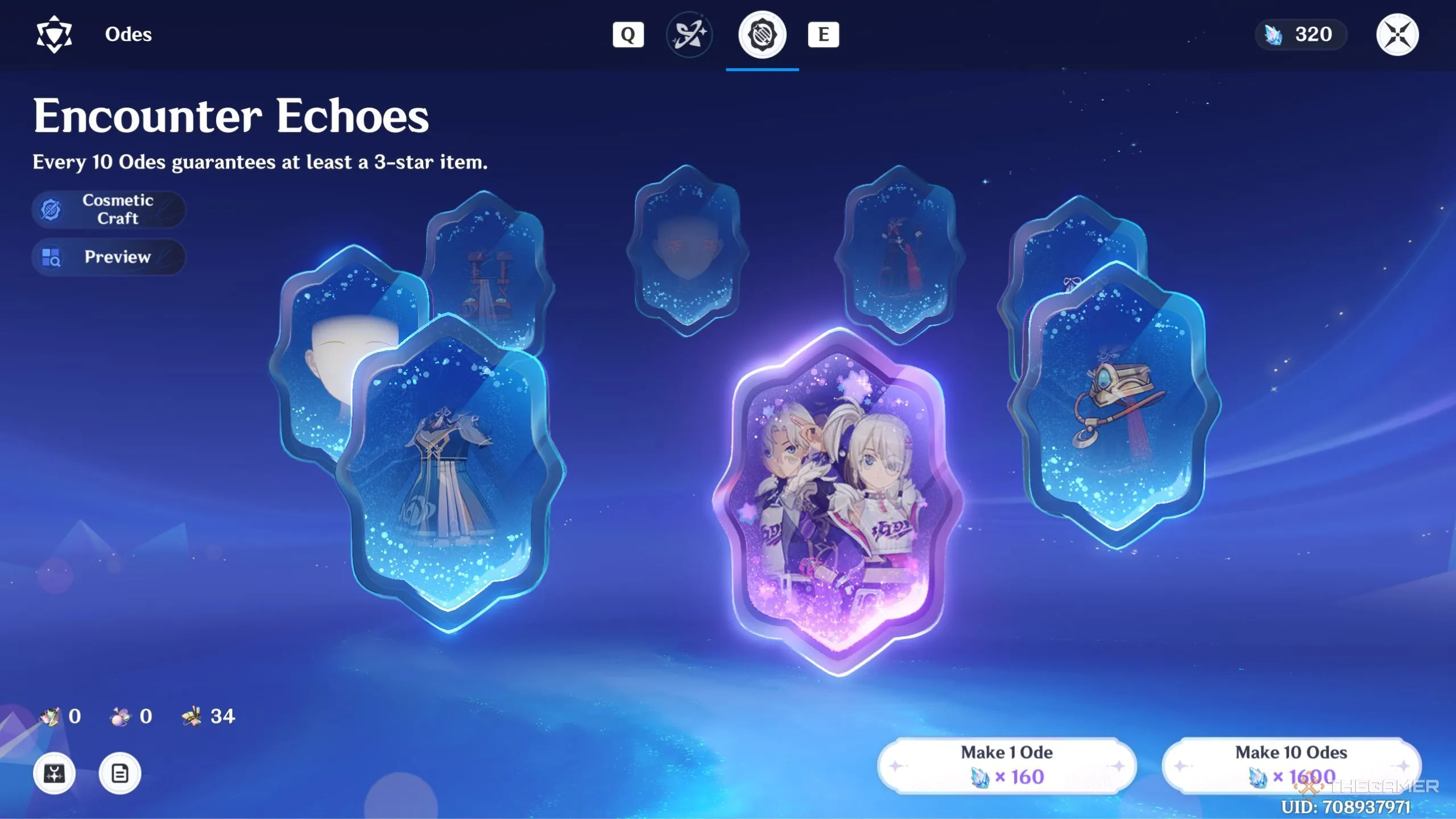Open the butterfly resource counter showing 0
Viewport: 1456px width, 819px height.
click(120, 716)
